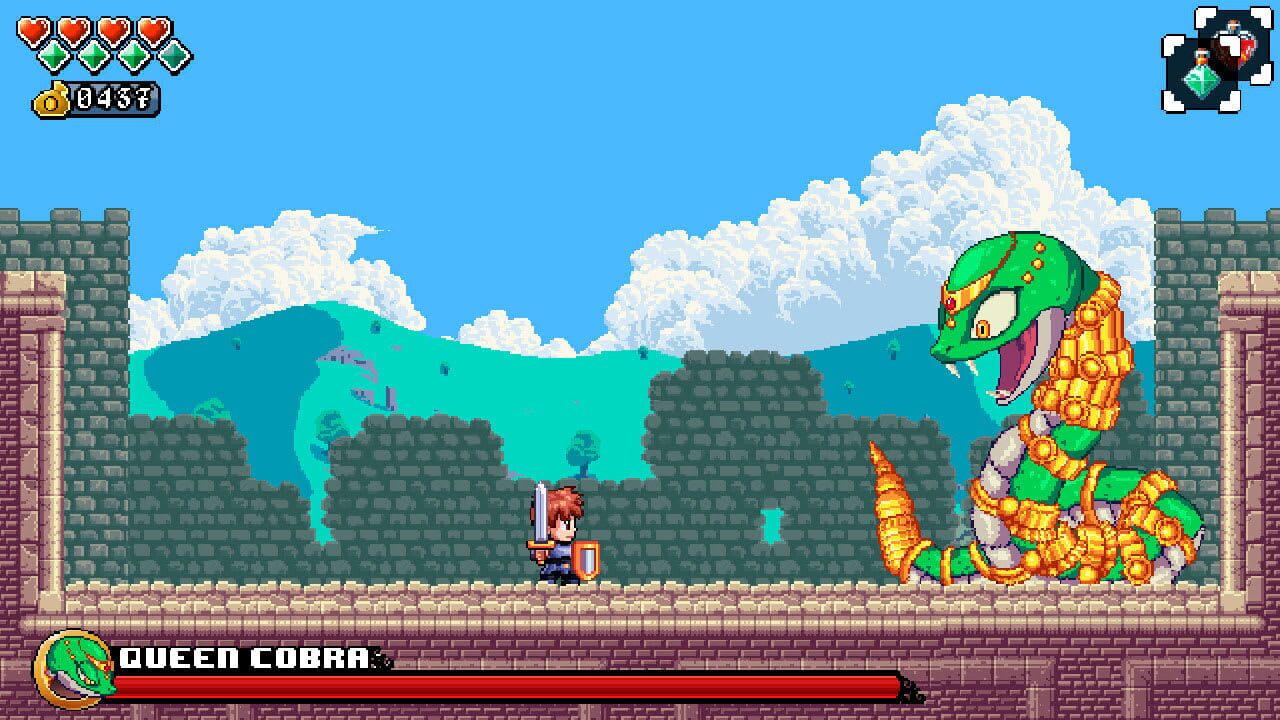Toggle the red potion quick-slot selection
The image size is (1280, 720).
pos(1243,43)
